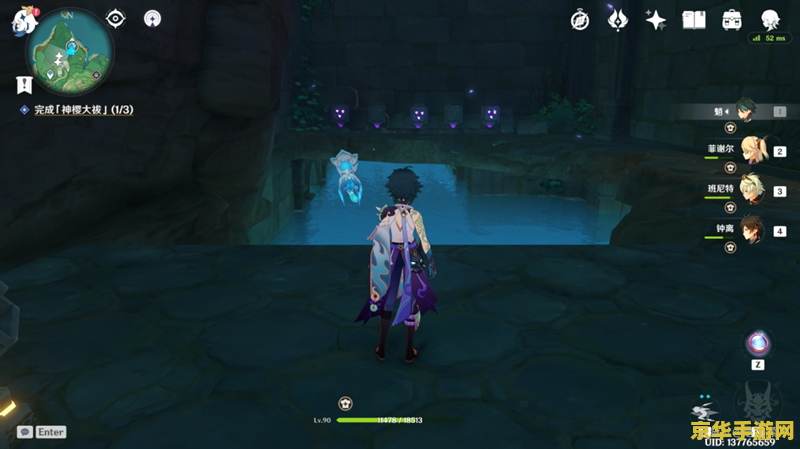The width and height of the screenshot is (800, 449).
Task: Open the Wish four-point star icon
Action: [x=656, y=20]
